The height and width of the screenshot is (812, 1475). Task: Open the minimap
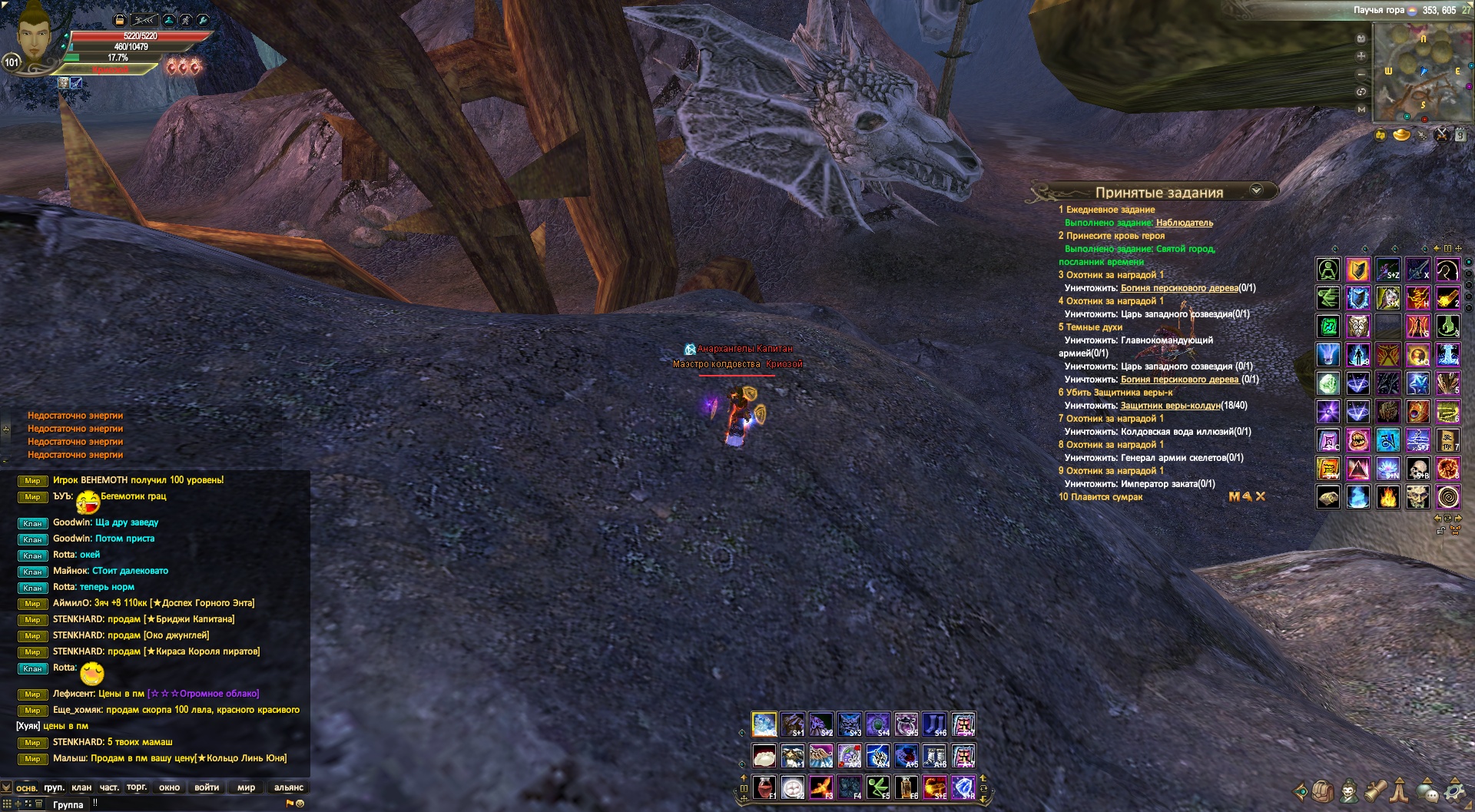[x=1421, y=71]
